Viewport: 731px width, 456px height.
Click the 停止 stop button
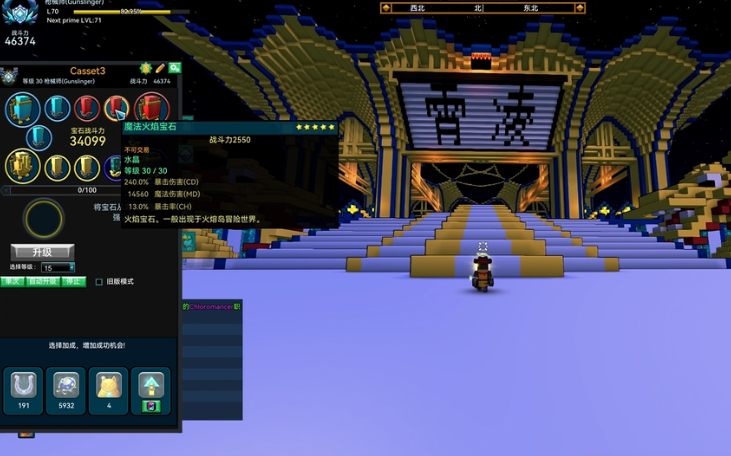pos(73,282)
